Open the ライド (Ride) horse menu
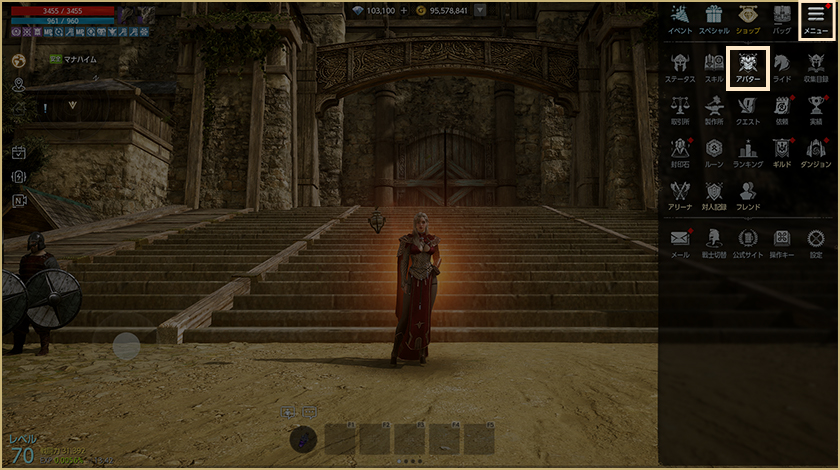840x470 pixels. coord(782,66)
